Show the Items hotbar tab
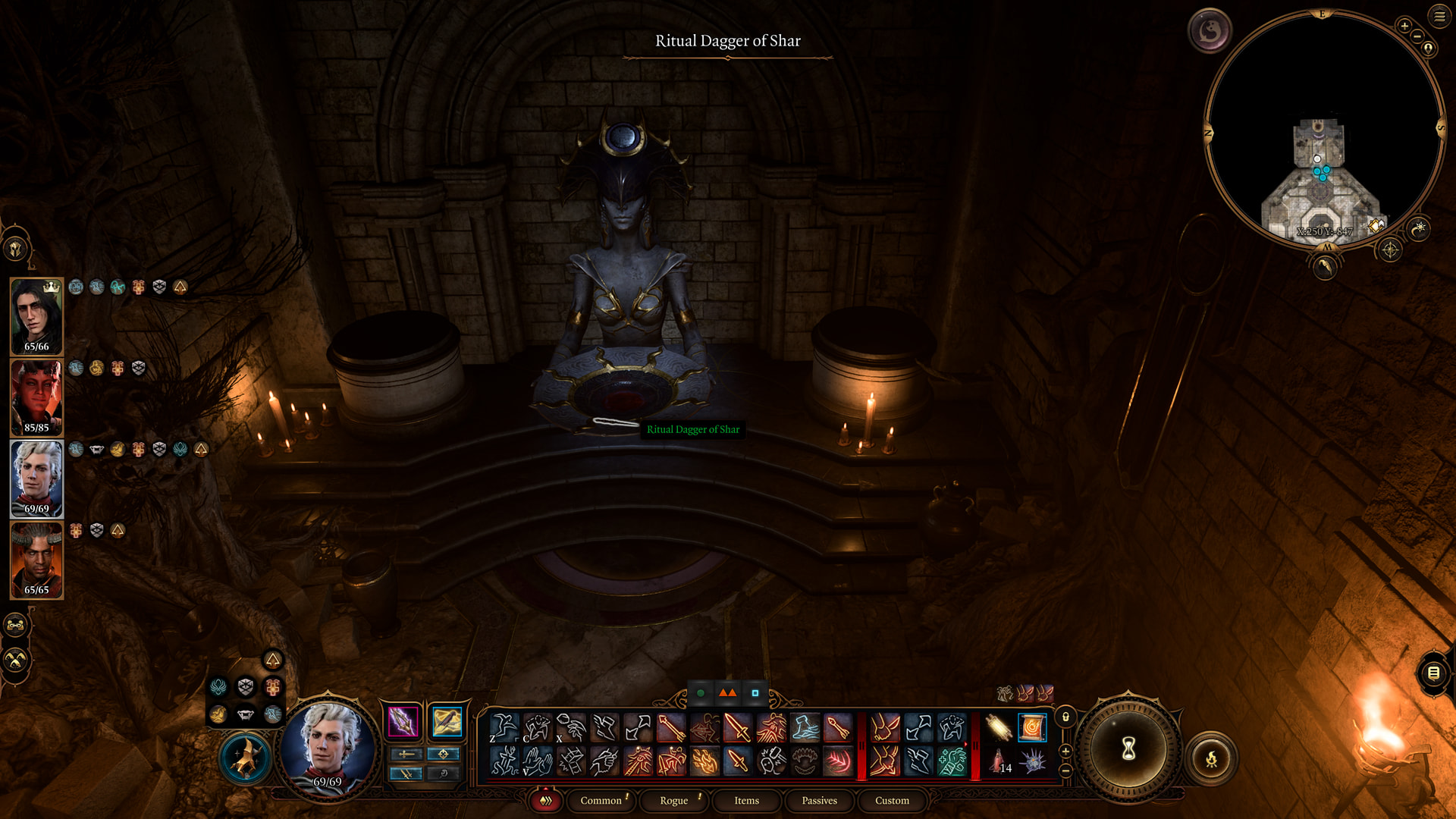The height and width of the screenshot is (819, 1456). pos(746,800)
